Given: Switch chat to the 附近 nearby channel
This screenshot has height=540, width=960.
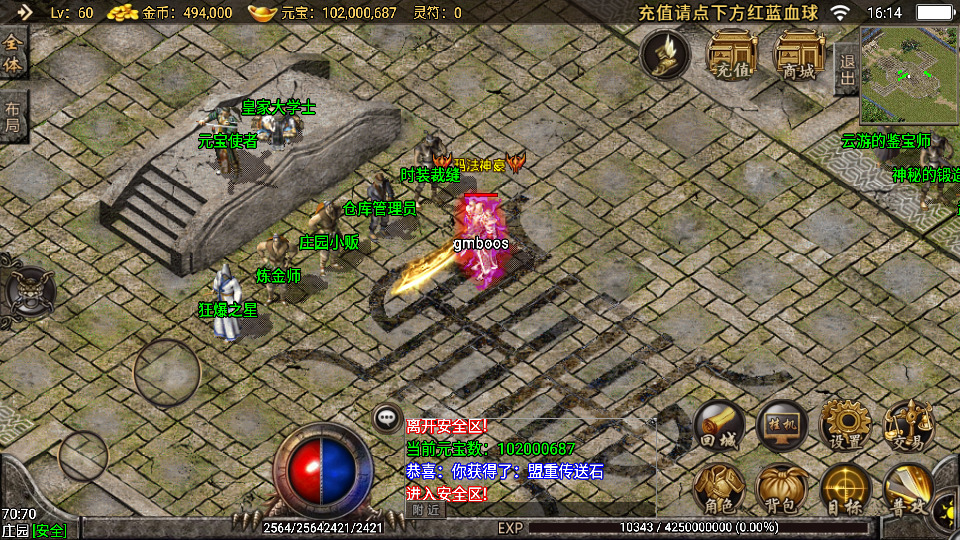Looking at the screenshot, I should 426,510.
